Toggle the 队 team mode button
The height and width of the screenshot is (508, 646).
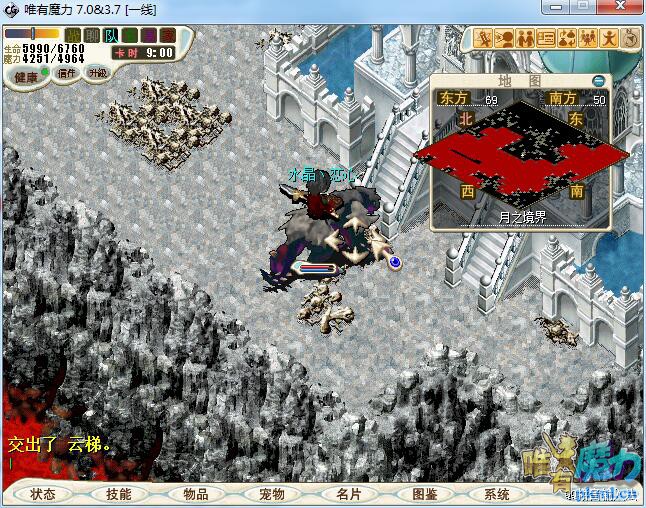pos(111,36)
